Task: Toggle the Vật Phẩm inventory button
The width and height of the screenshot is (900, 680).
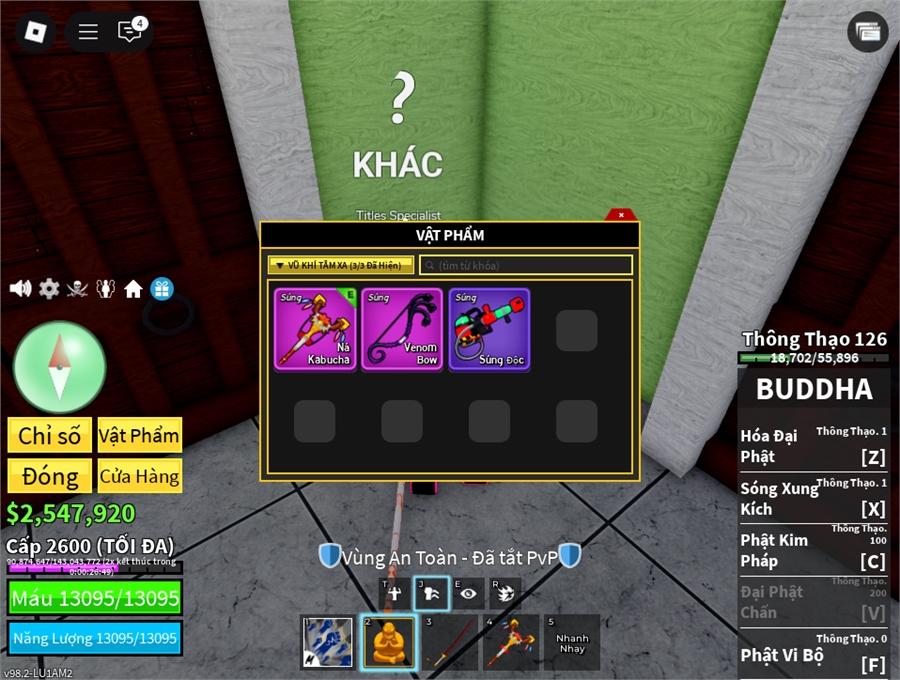Action: [140, 435]
